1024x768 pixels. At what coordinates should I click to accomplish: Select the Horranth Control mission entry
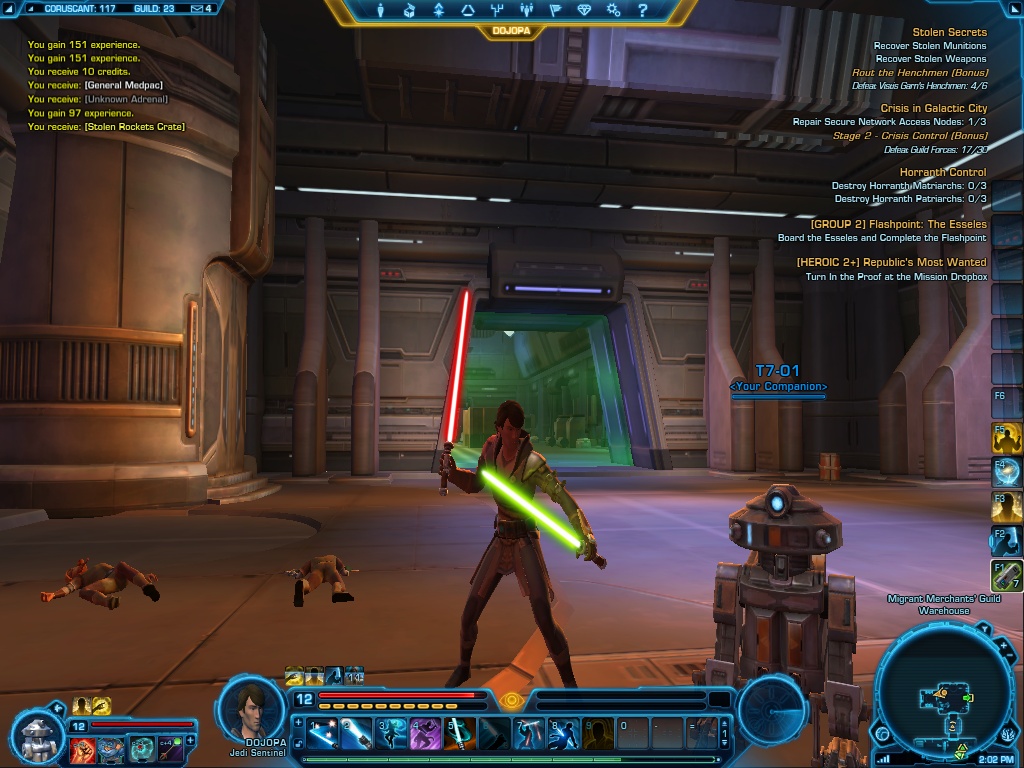[x=943, y=172]
